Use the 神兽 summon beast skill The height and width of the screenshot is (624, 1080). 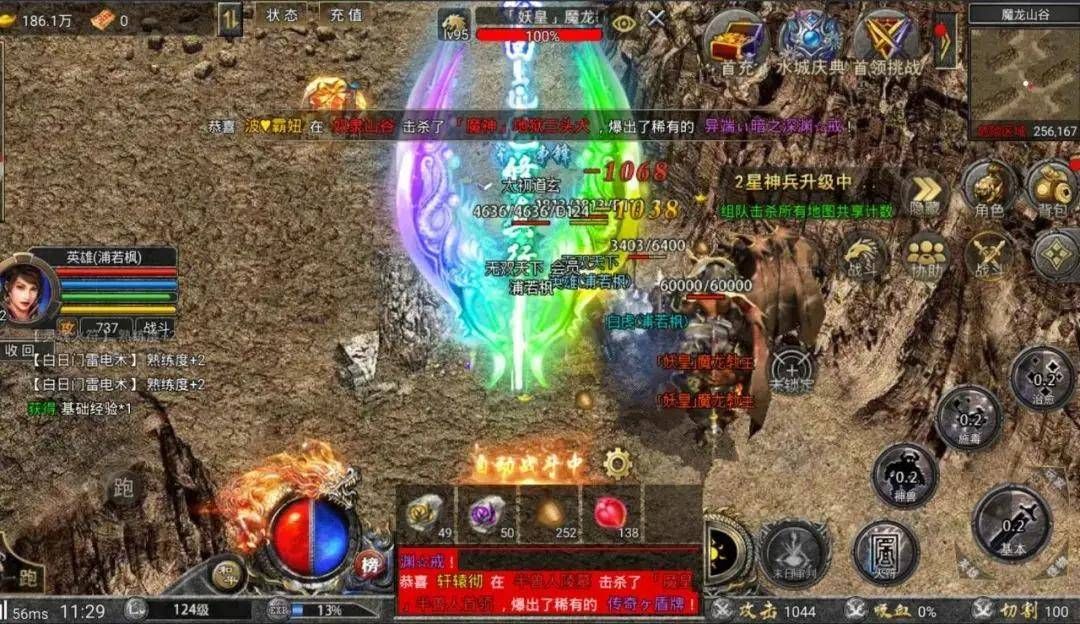pos(904,475)
